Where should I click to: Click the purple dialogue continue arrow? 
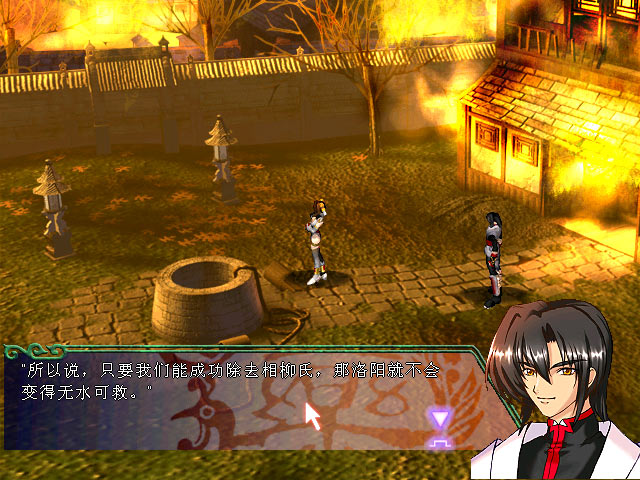[438, 425]
